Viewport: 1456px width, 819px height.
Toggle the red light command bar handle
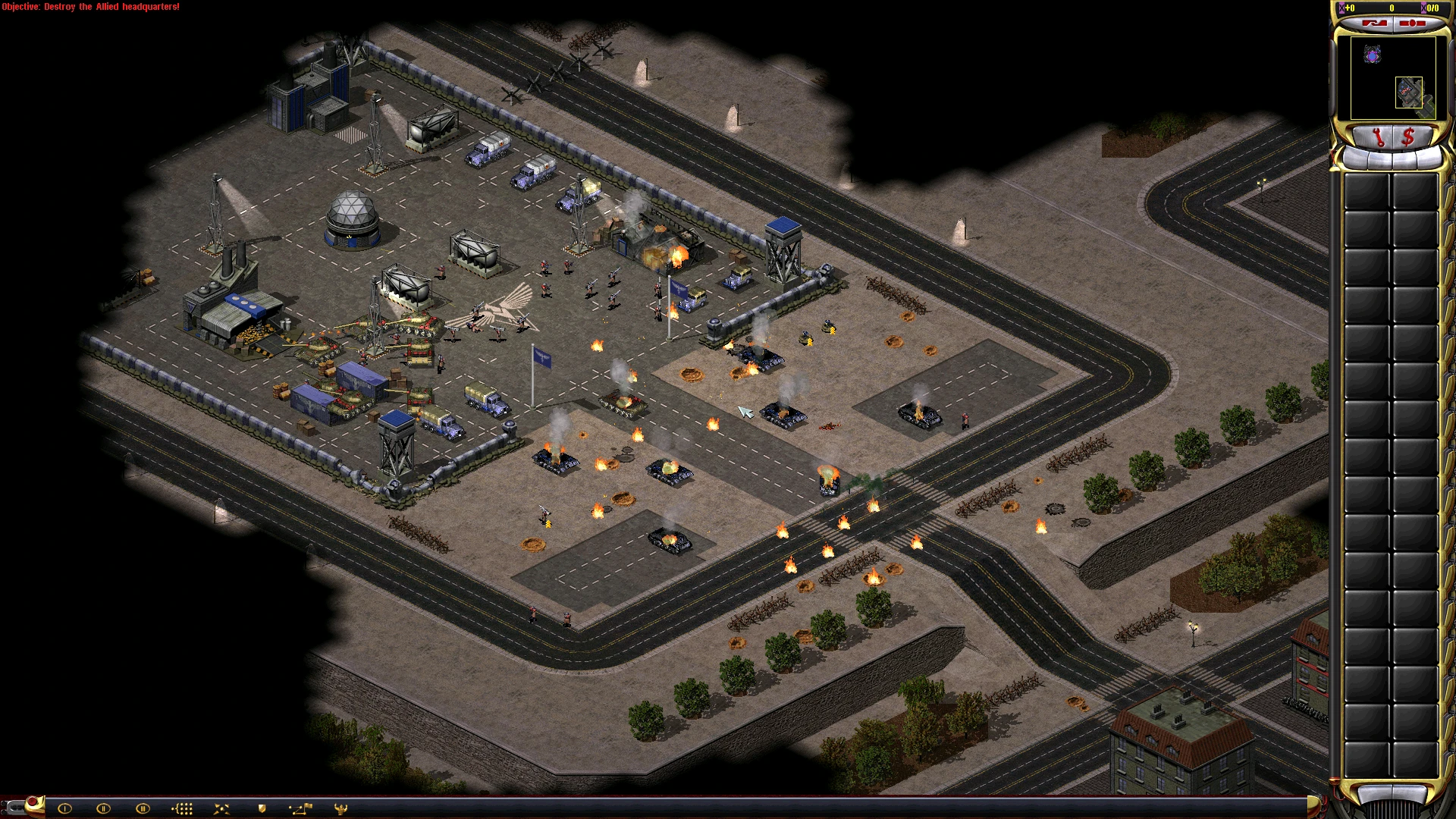[32, 802]
